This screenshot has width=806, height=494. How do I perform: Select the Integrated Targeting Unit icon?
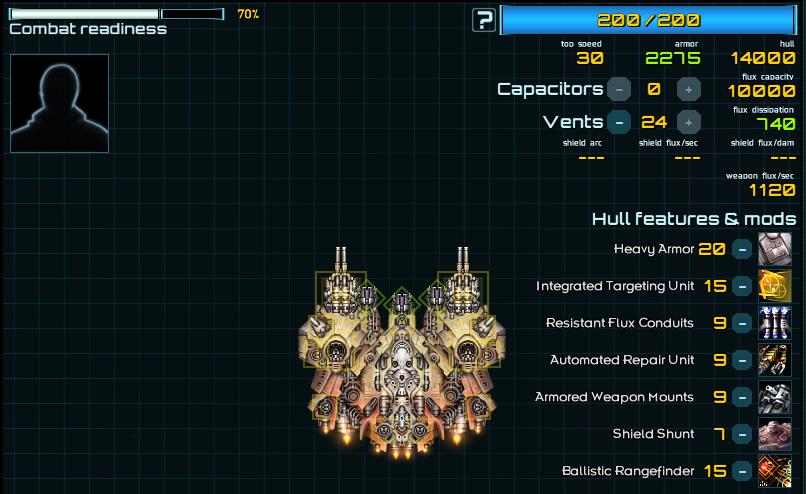pos(775,286)
